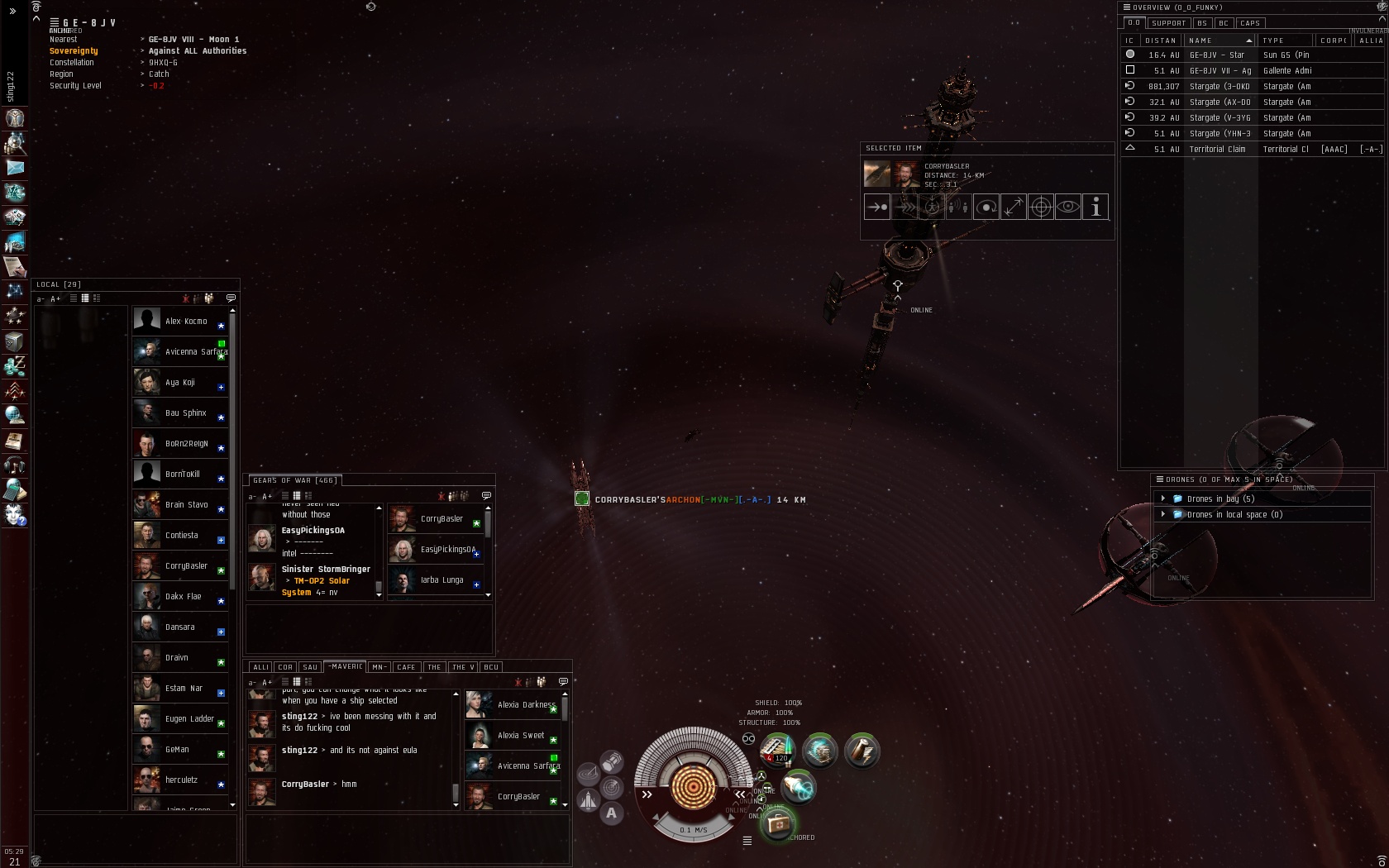Expand the Drones in bay group
Screen dimensions: 1389x868
click(1163, 498)
